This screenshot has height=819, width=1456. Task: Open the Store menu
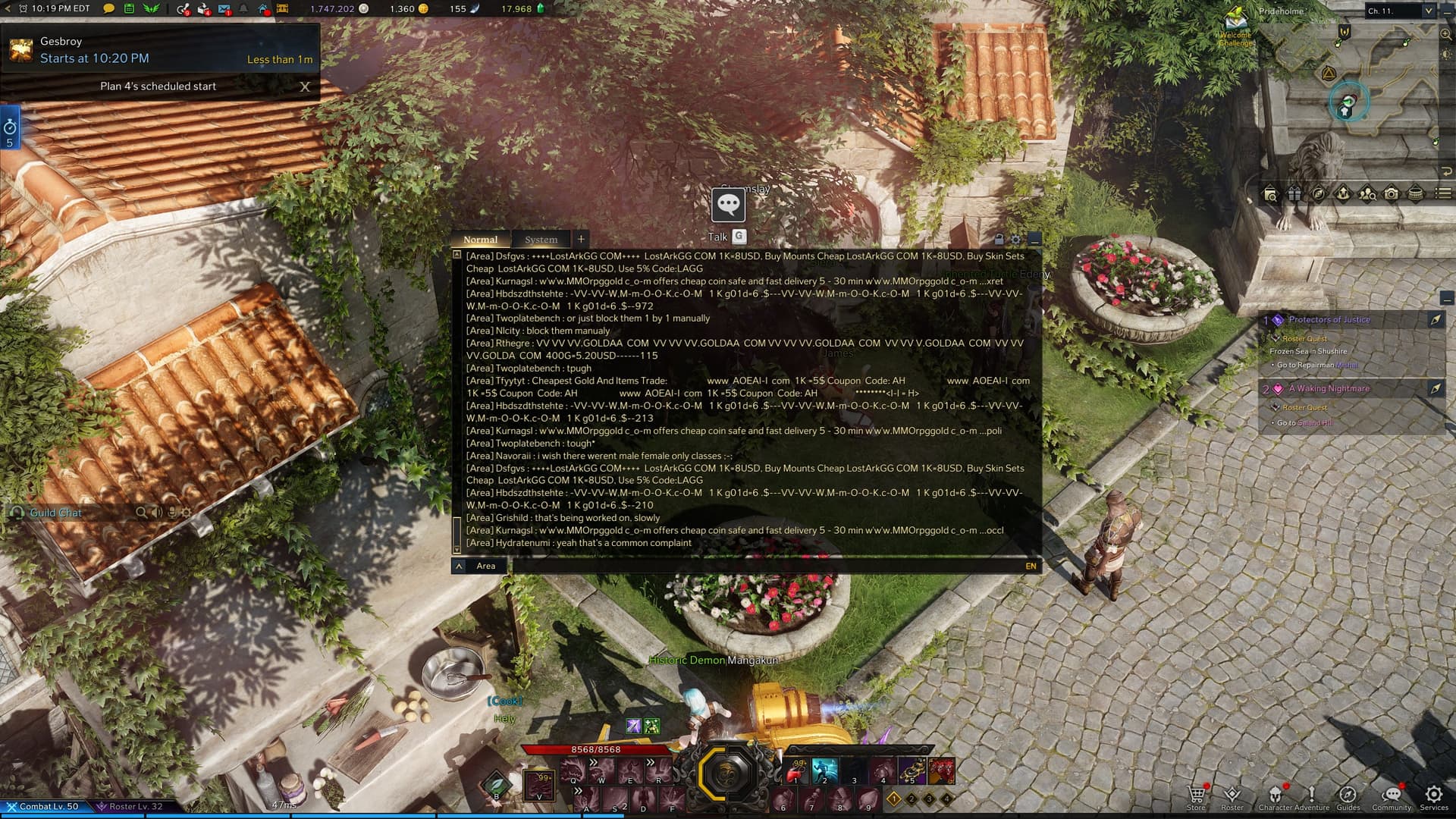(x=1196, y=795)
